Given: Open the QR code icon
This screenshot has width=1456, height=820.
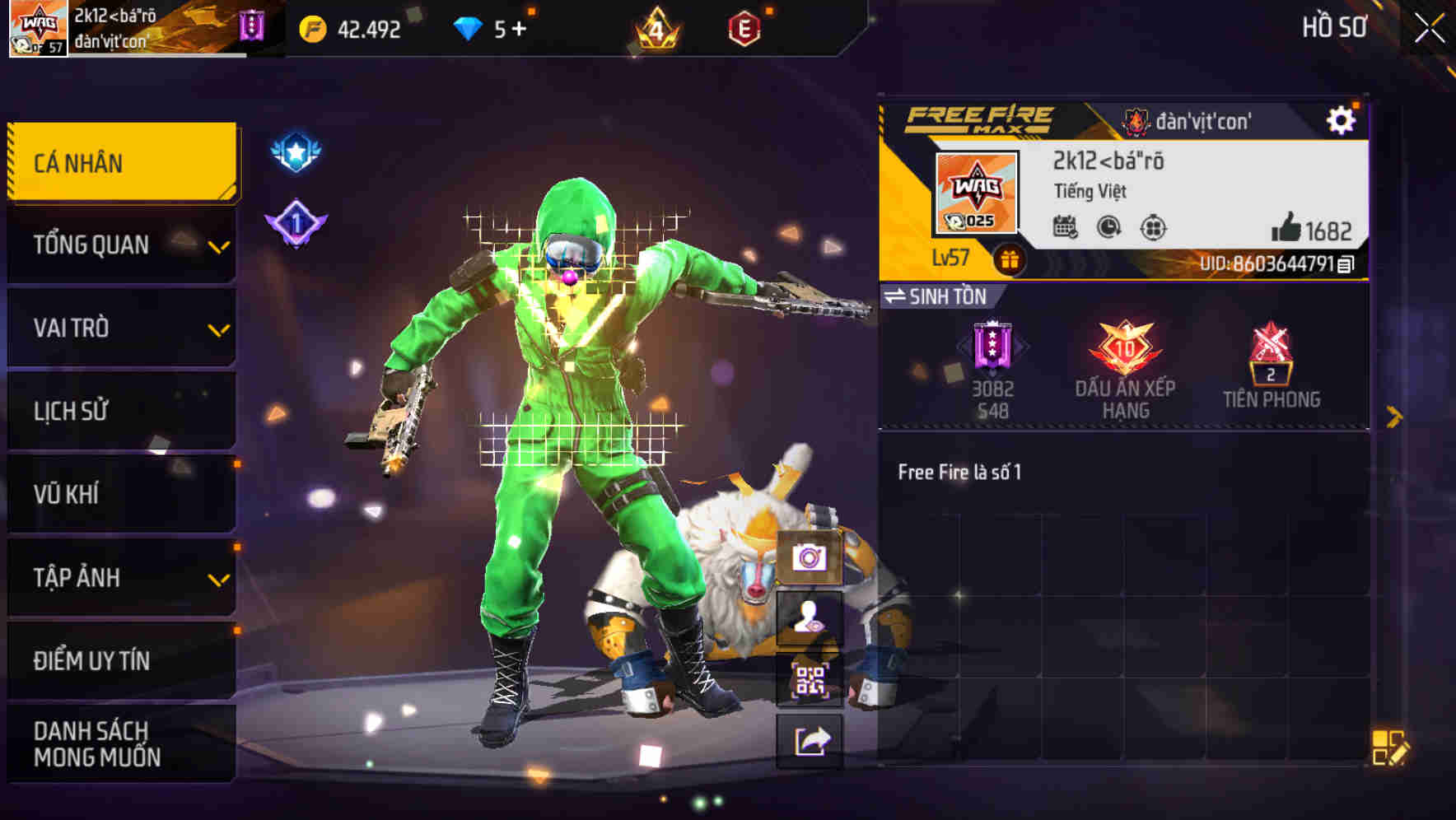Looking at the screenshot, I should pos(809,679).
